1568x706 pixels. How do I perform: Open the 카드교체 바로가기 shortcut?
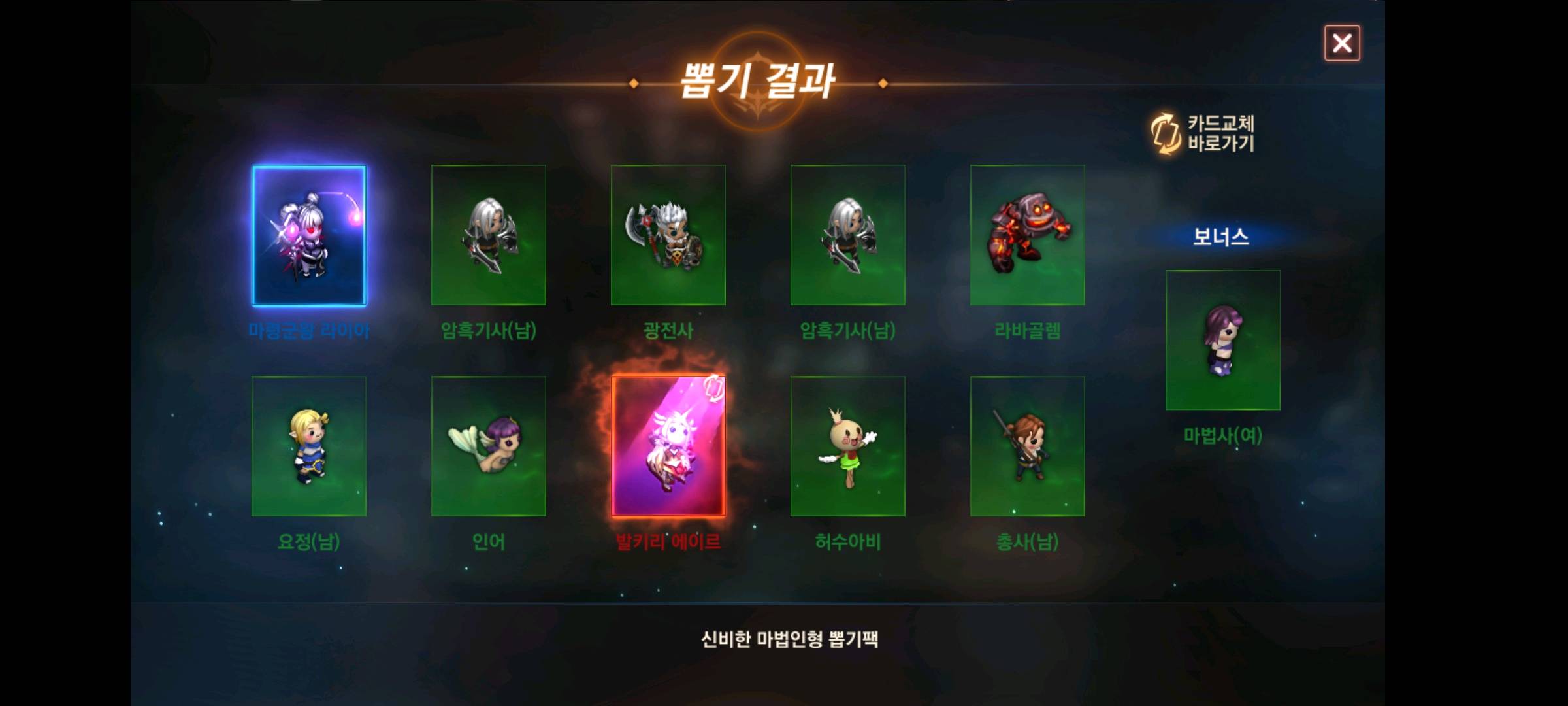tap(1203, 133)
